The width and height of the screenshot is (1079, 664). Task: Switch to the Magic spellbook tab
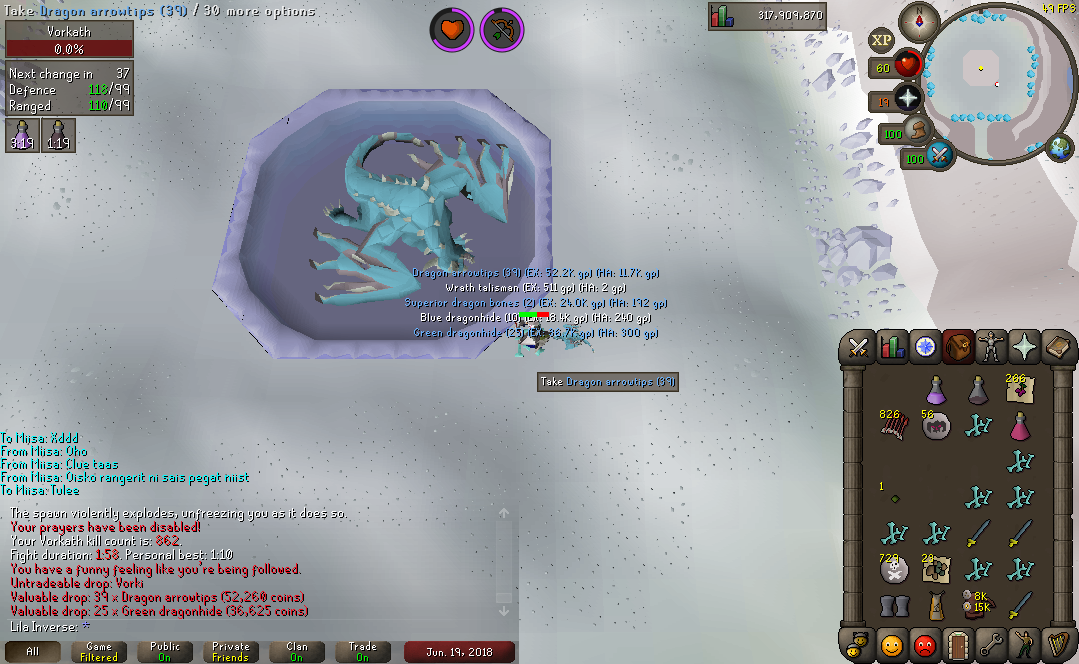coord(1055,347)
